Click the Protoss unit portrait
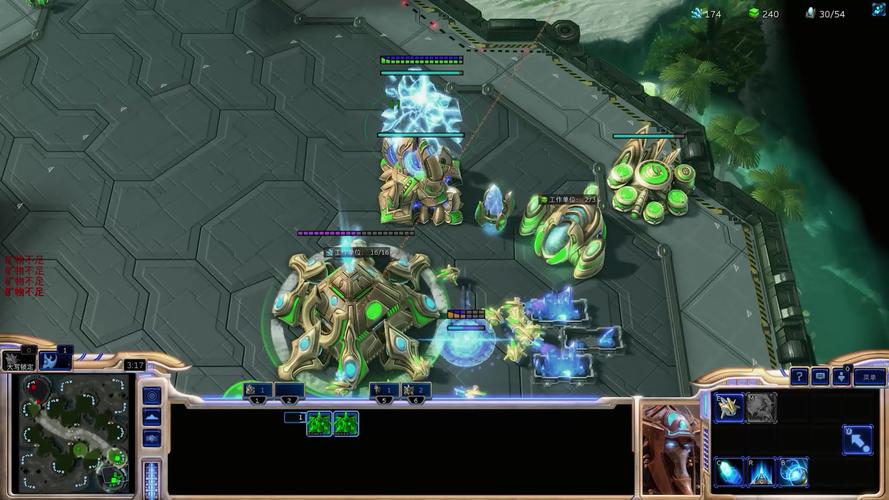The width and height of the screenshot is (889, 500). point(671,447)
